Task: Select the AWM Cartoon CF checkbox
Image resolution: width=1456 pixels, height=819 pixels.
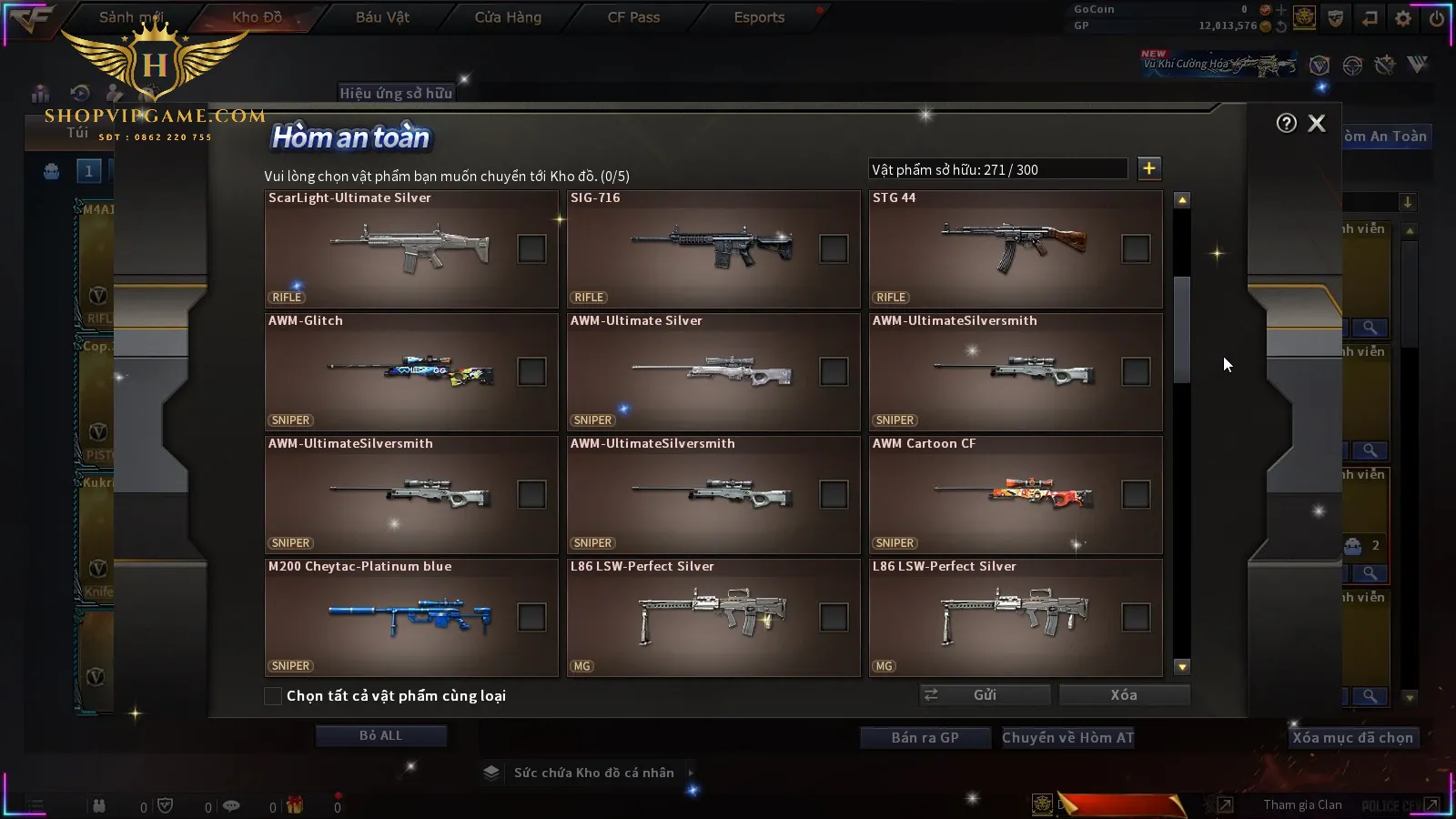Action: click(x=1136, y=494)
